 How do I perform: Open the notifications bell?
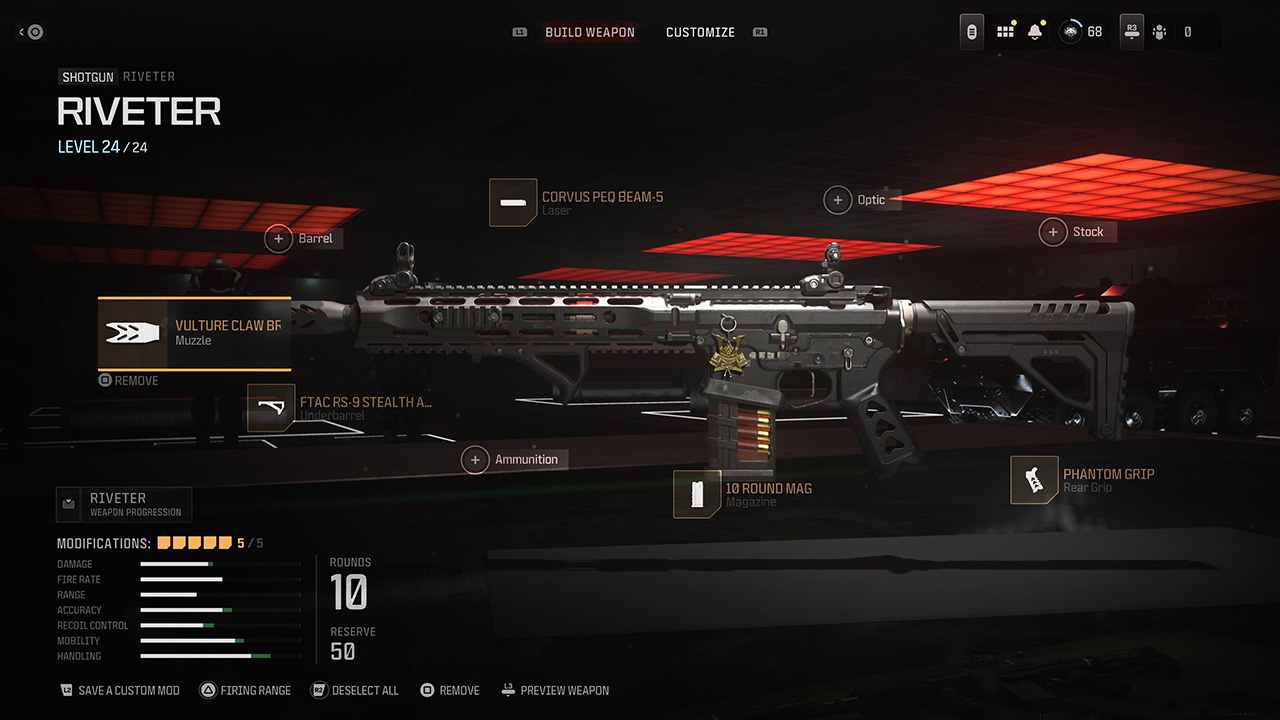click(1035, 32)
